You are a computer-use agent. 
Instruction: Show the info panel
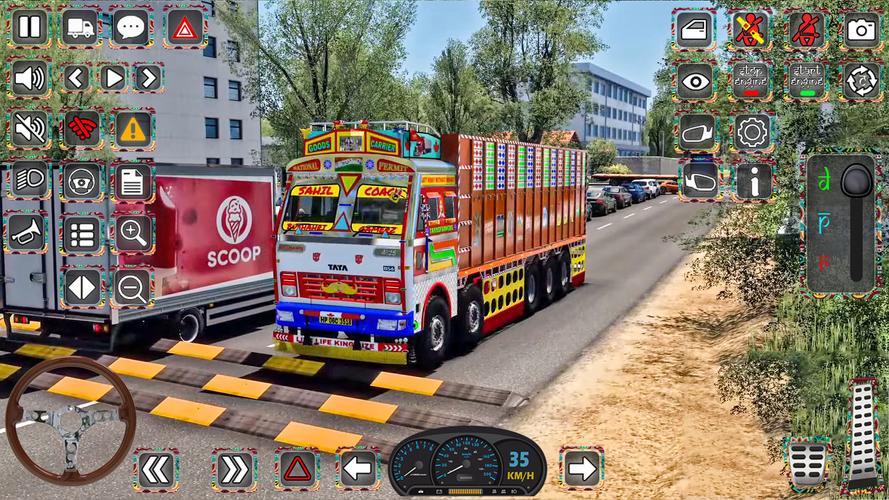pos(752,181)
